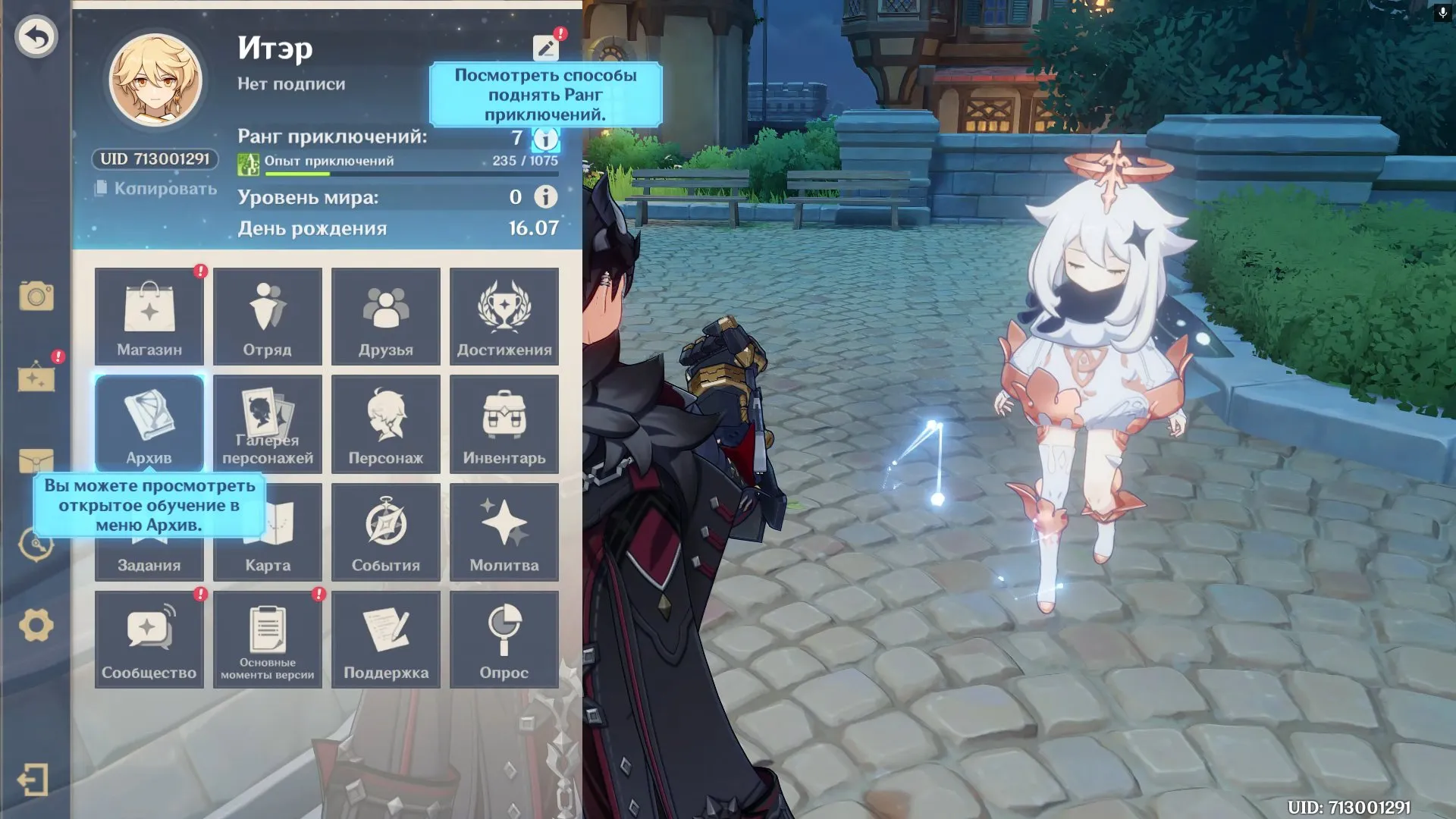The height and width of the screenshot is (819, 1456).
Task: Open settings with the gear icon
Action: tap(36, 626)
